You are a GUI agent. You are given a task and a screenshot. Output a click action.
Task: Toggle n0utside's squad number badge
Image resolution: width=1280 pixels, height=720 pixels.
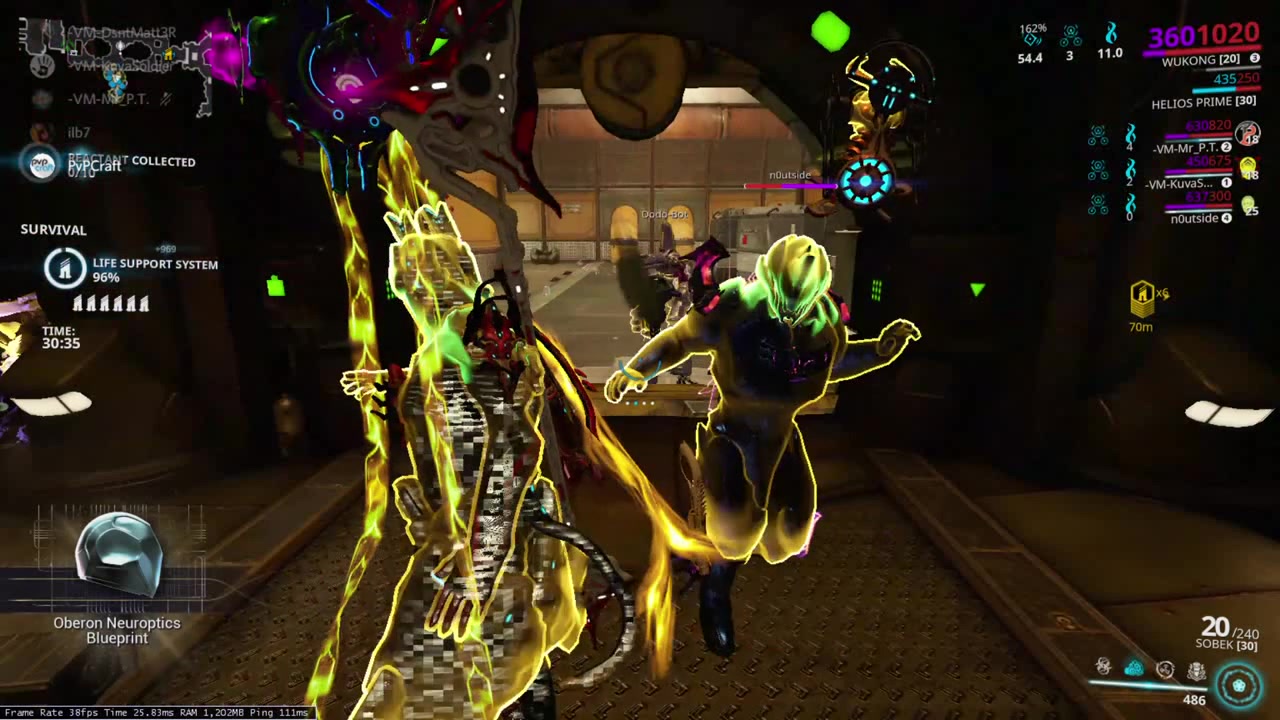pos(1226,217)
